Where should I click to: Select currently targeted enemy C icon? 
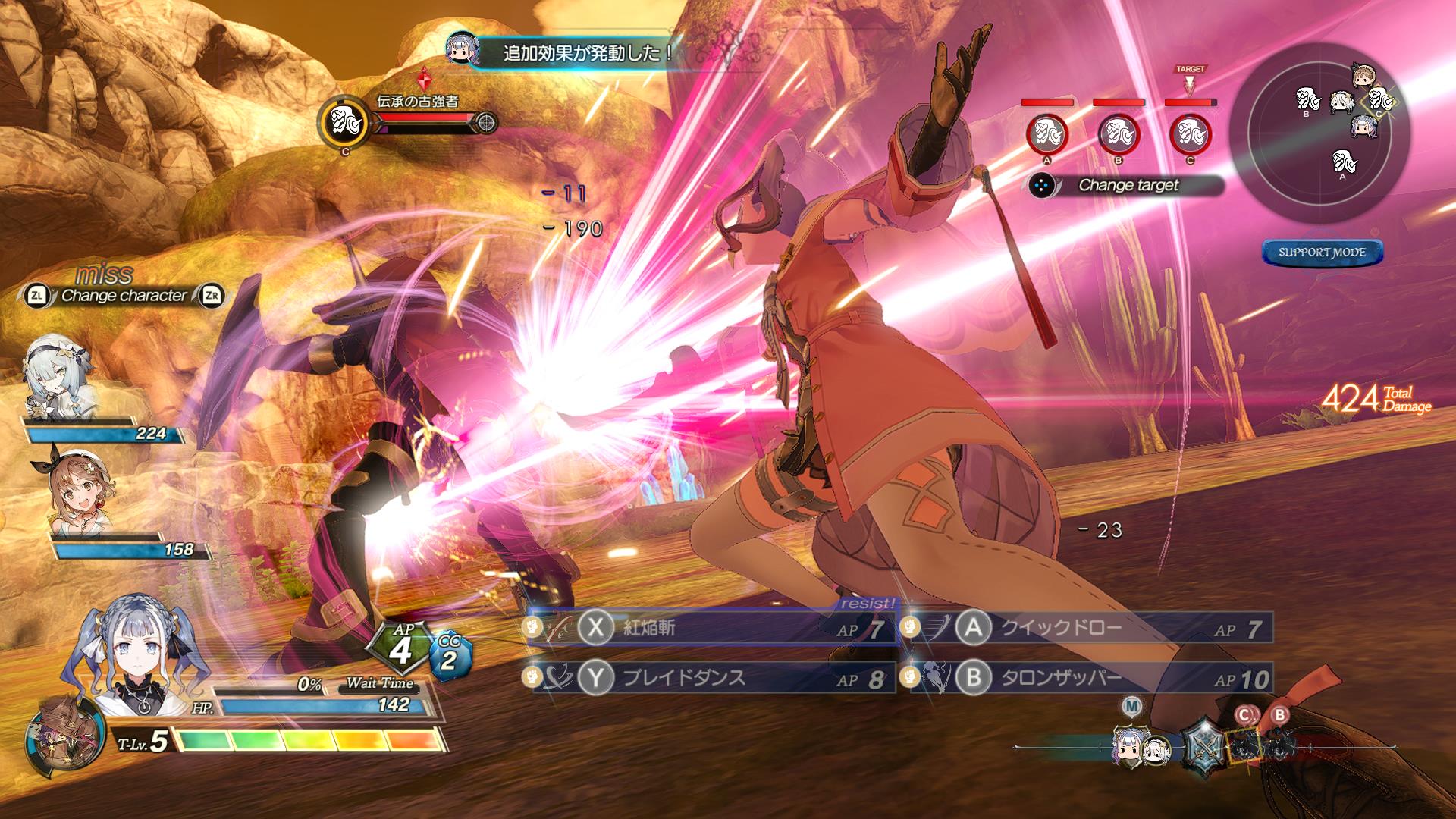[x=1190, y=135]
